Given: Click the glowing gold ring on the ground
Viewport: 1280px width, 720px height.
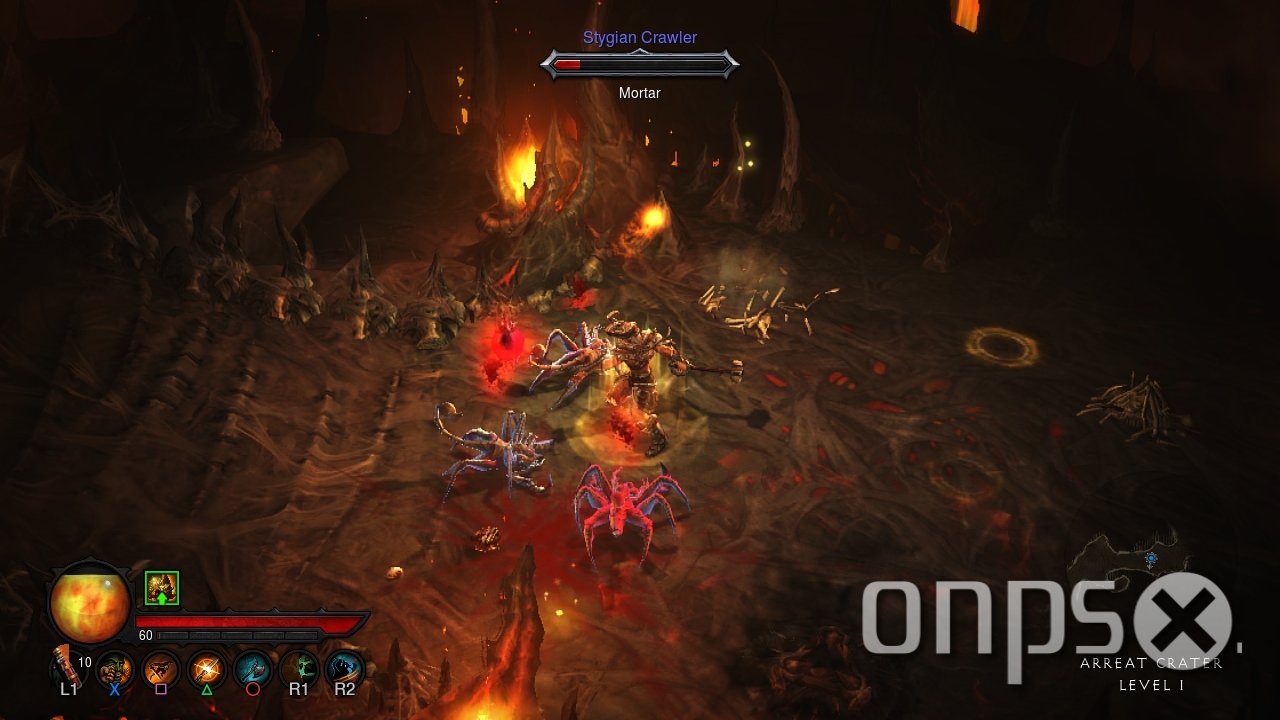Looking at the screenshot, I should click(998, 345).
